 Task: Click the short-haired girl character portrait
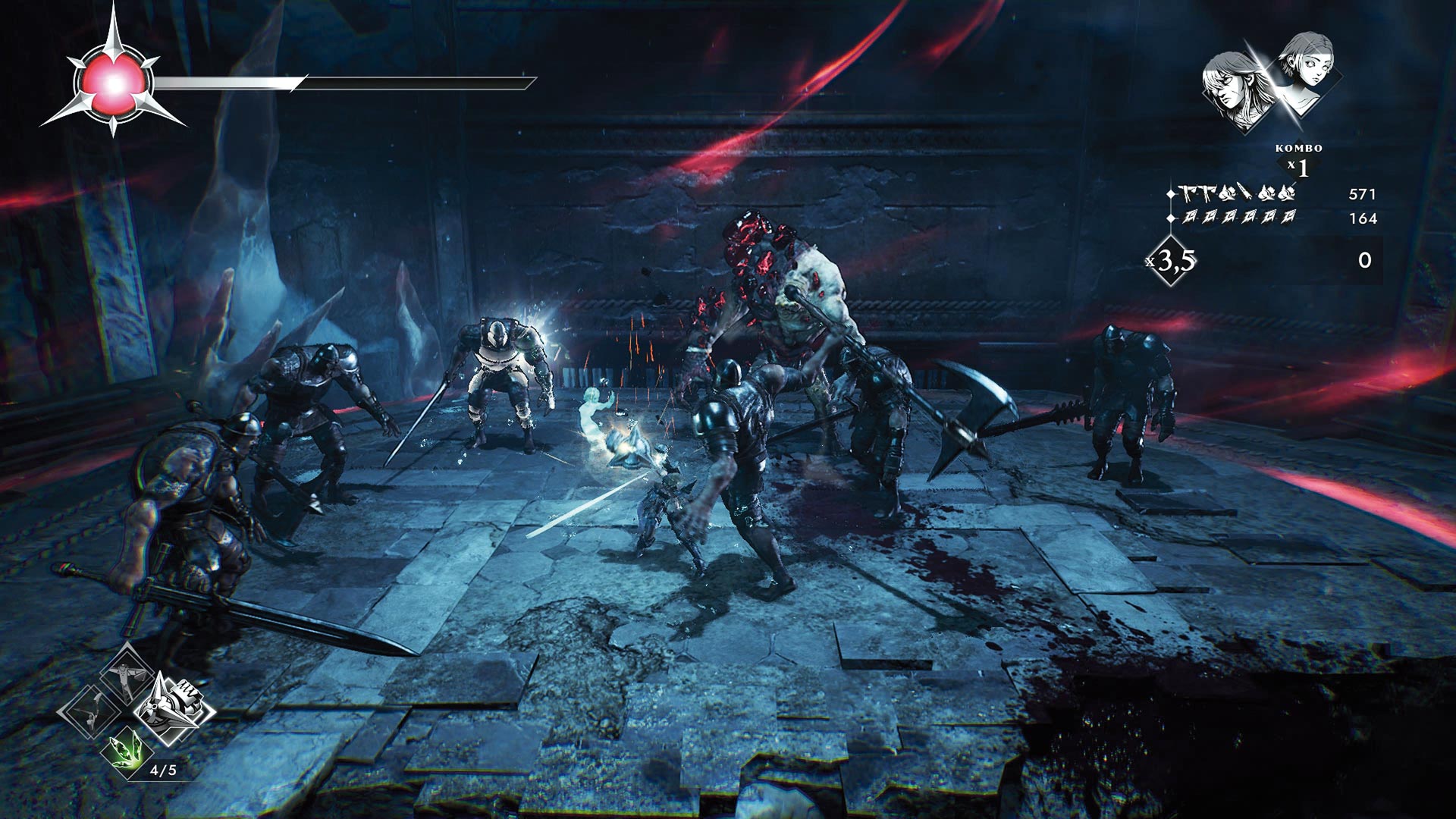1306,70
